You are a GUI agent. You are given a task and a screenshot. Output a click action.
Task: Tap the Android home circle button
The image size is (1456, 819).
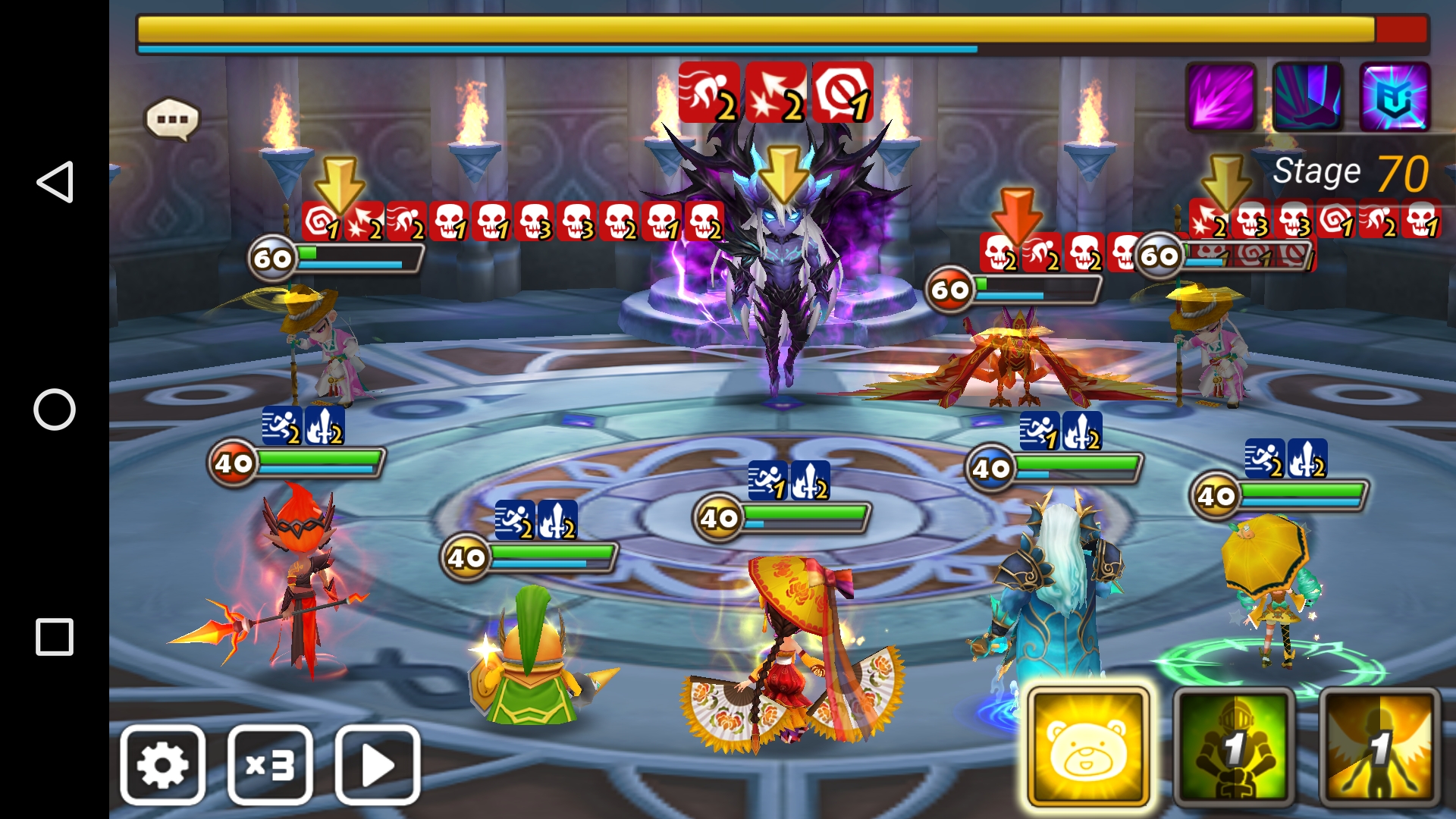(55, 409)
